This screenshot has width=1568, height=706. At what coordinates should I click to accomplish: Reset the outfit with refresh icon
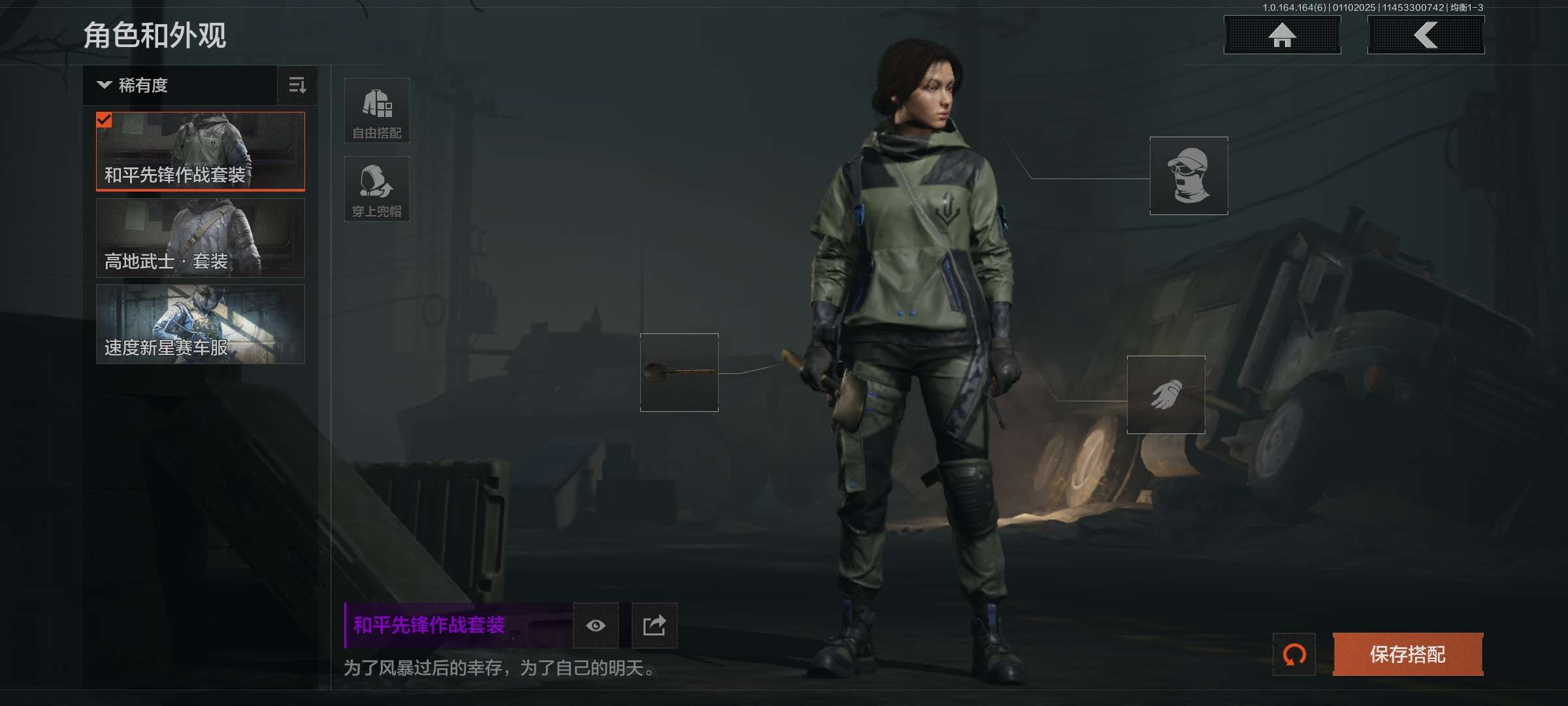(1294, 654)
